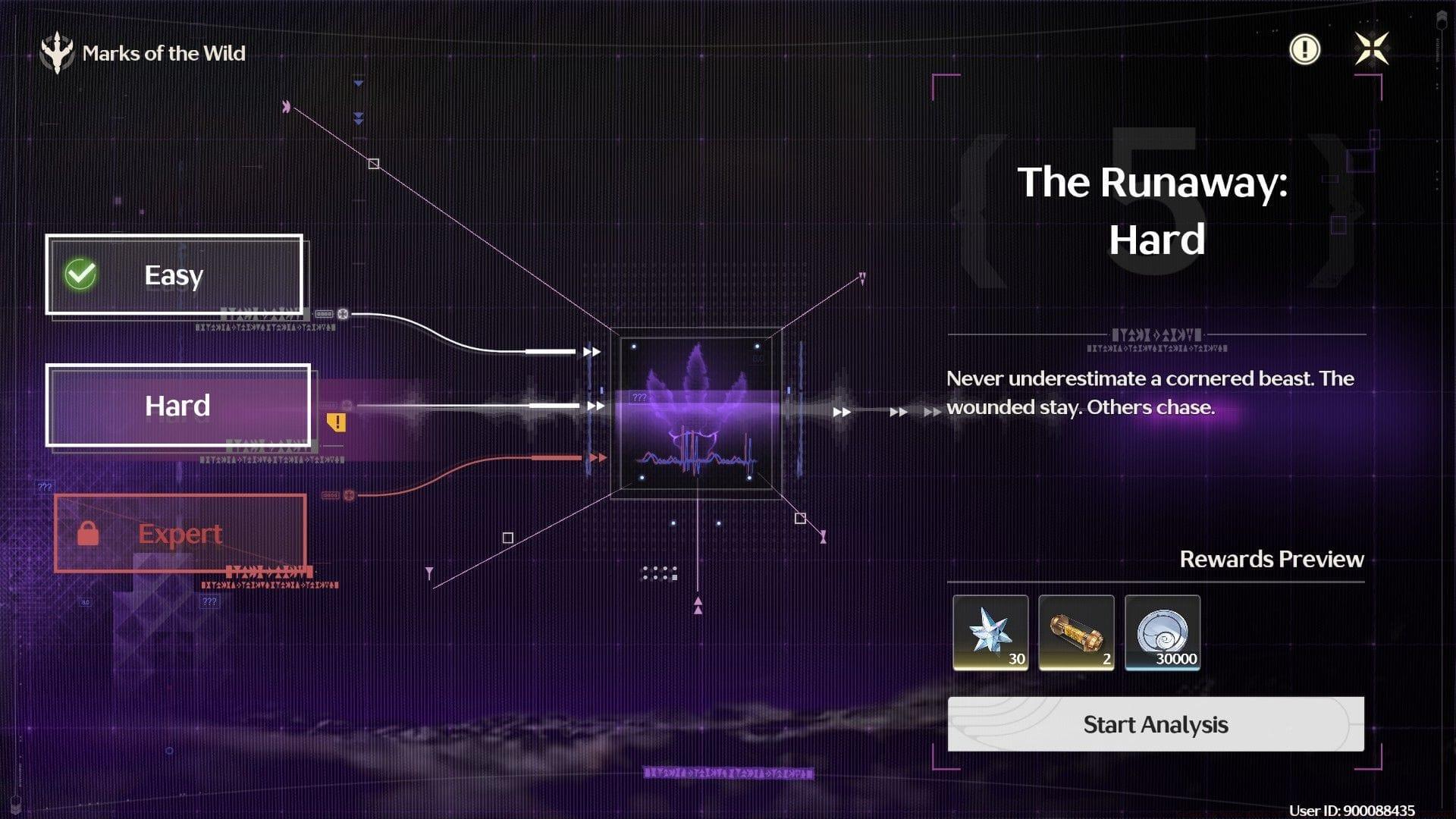
Task: View the star-shaped Astrite reward
Action: (990, 632)
